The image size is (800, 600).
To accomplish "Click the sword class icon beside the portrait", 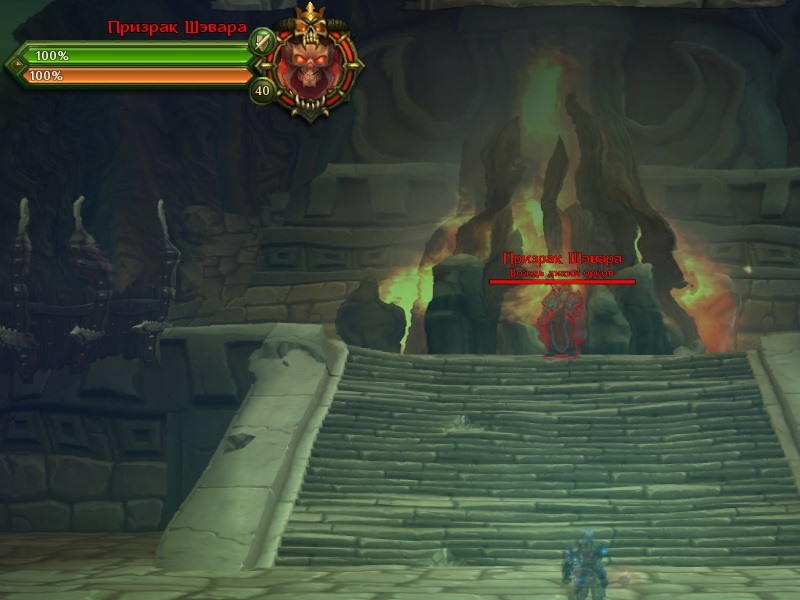I will coord(262,42).
